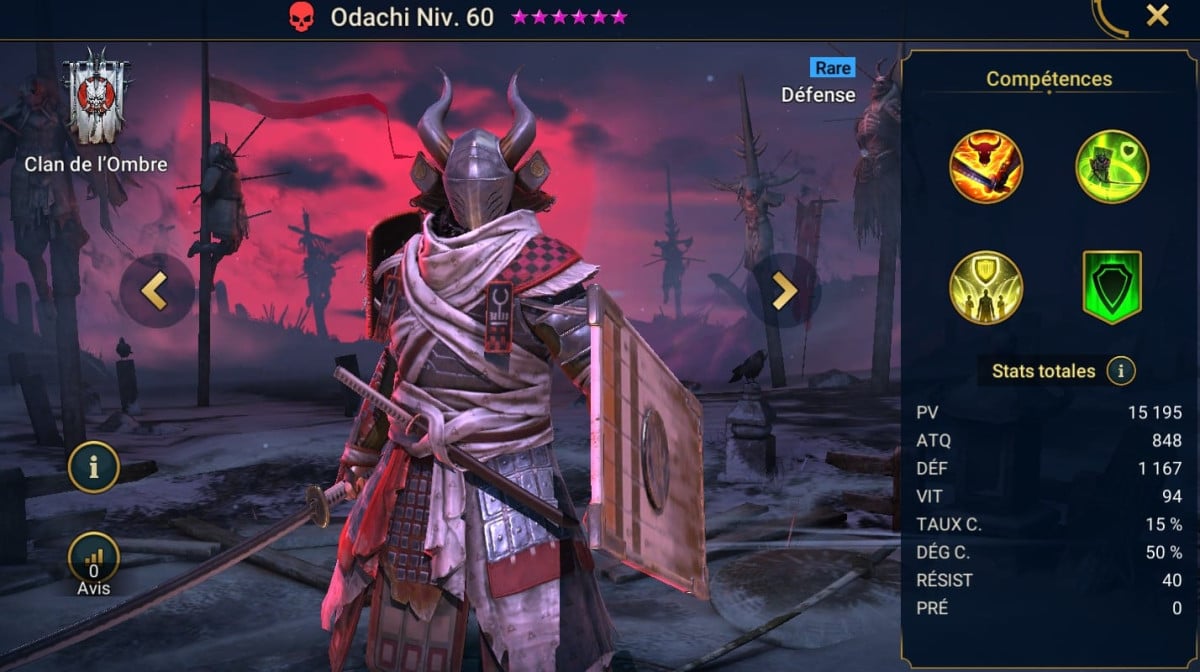Select the flaming bull sword skill icon
The height and width of the screenshot is (672, 1200).
pos(986,167)
